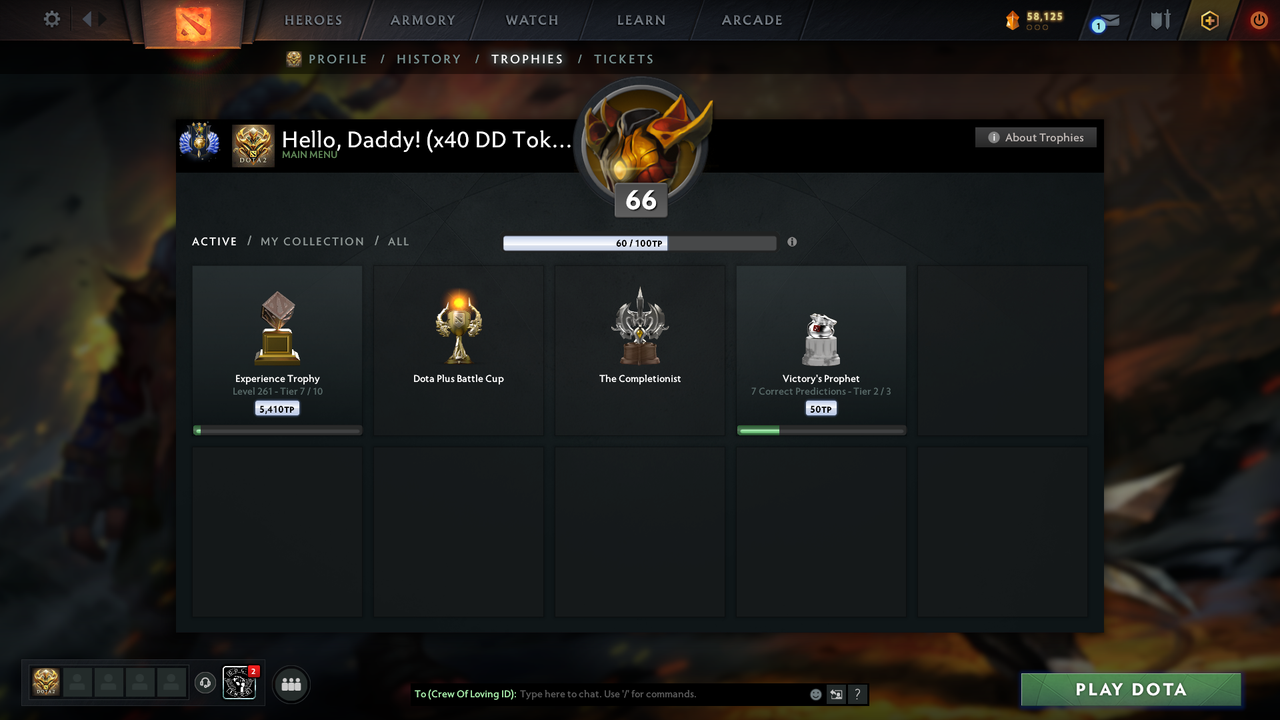Open the HEROES menu

313,19
